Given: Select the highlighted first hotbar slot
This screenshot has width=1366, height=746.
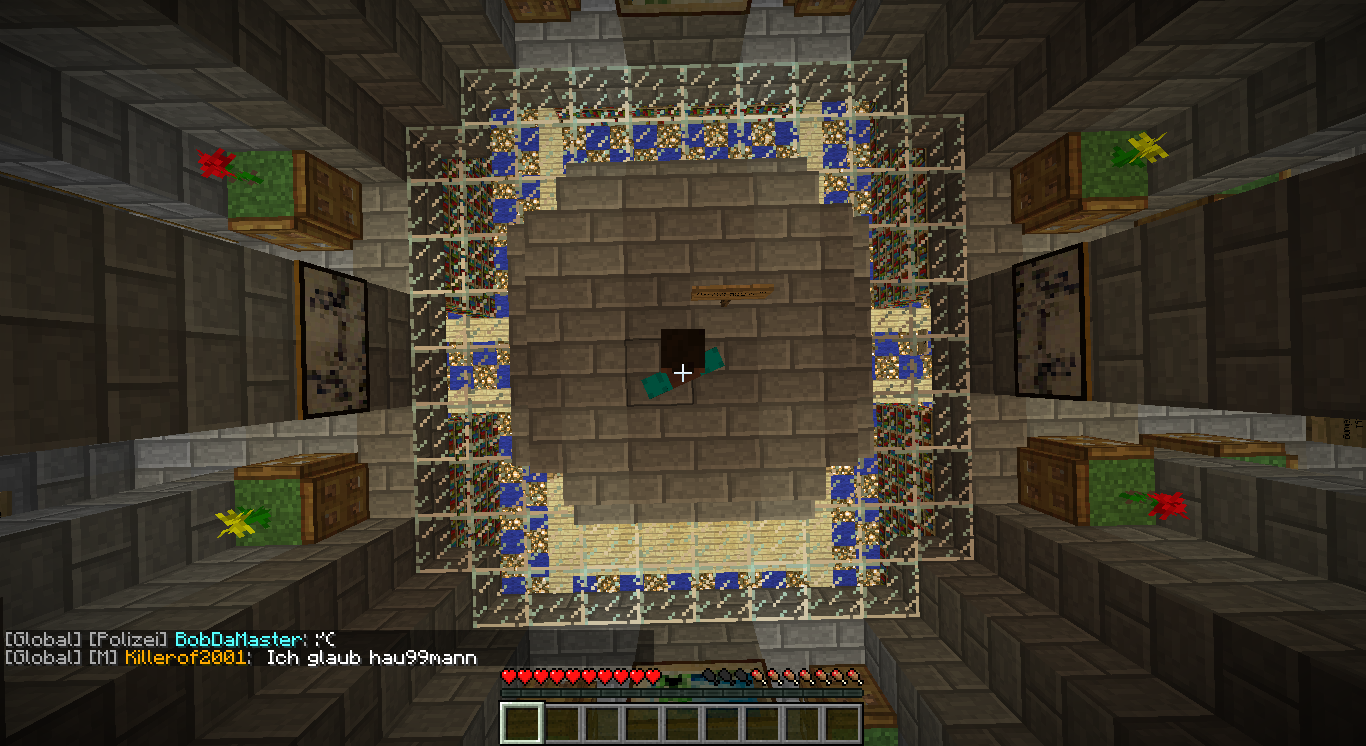Looking at the screenshot, I should [x=521, y=723].
